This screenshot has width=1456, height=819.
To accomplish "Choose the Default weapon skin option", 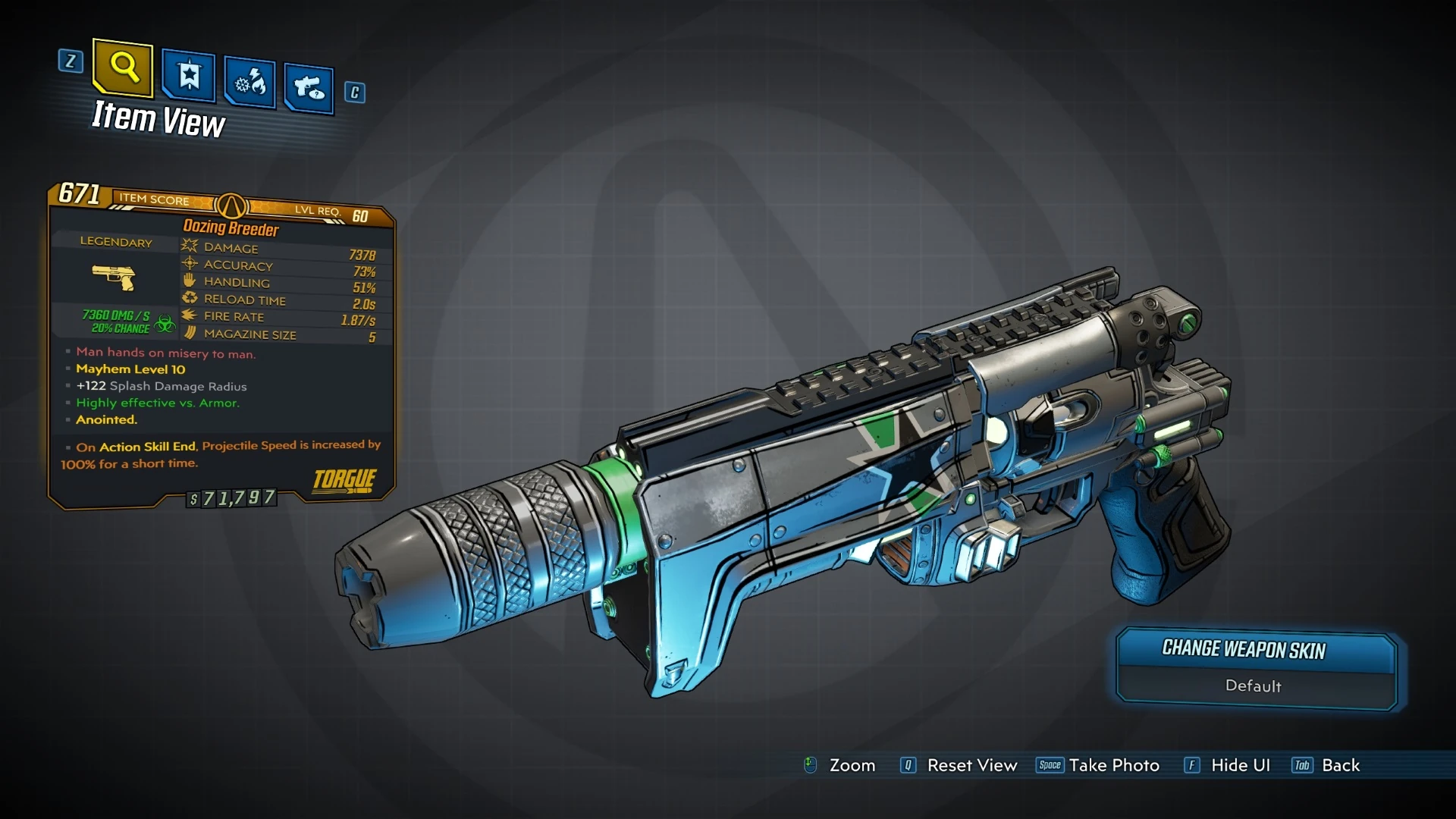I will click(x=1254, y=686).
